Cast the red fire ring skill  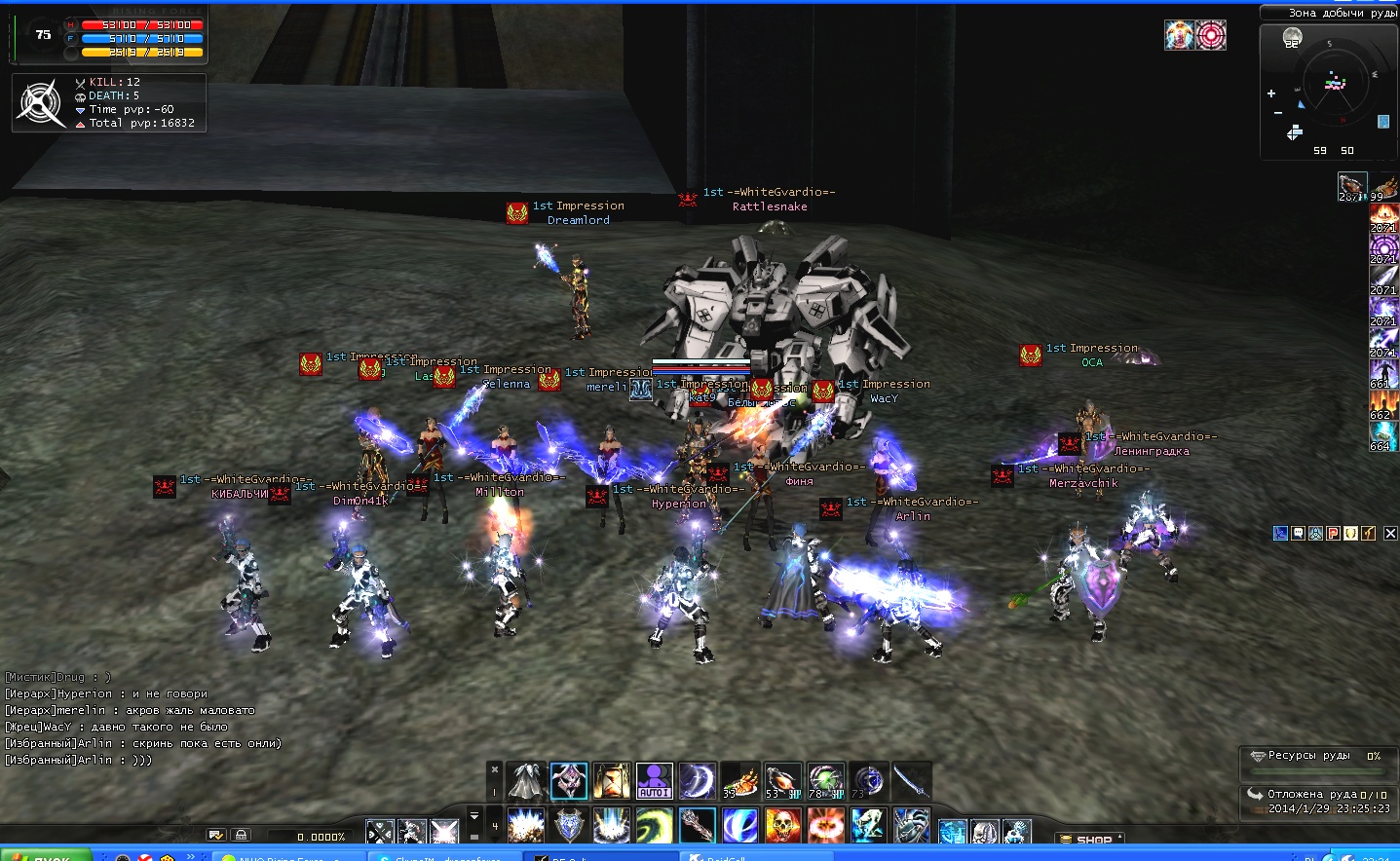825,826
